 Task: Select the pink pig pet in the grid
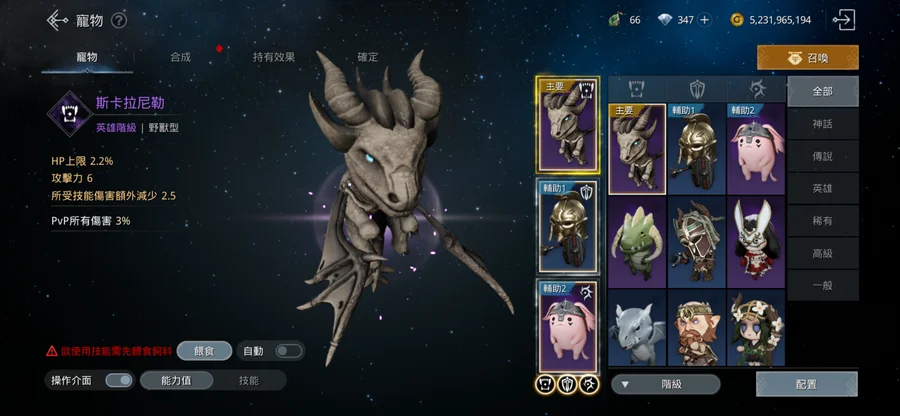[755, 150]
